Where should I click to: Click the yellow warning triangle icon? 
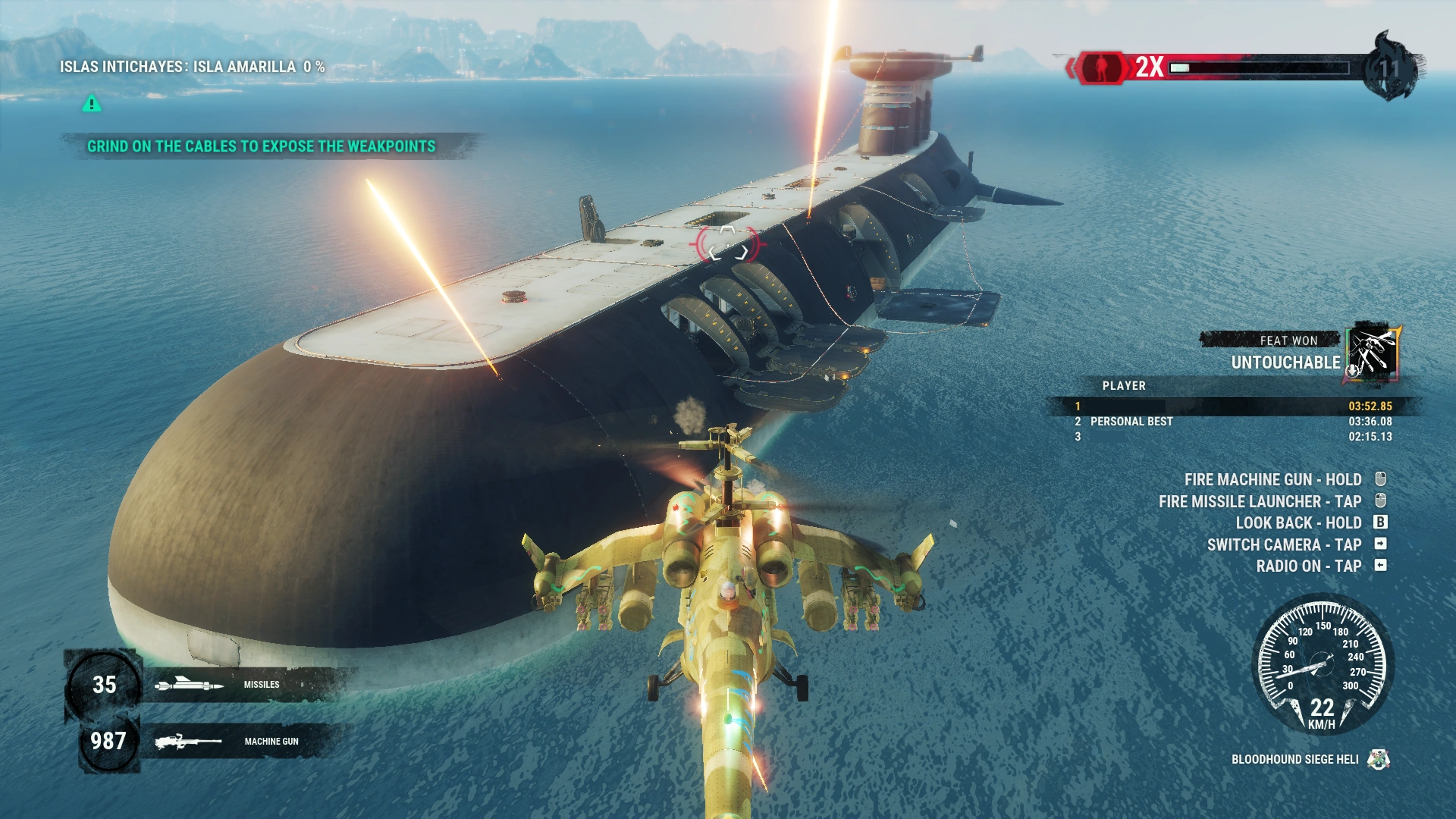90,105
